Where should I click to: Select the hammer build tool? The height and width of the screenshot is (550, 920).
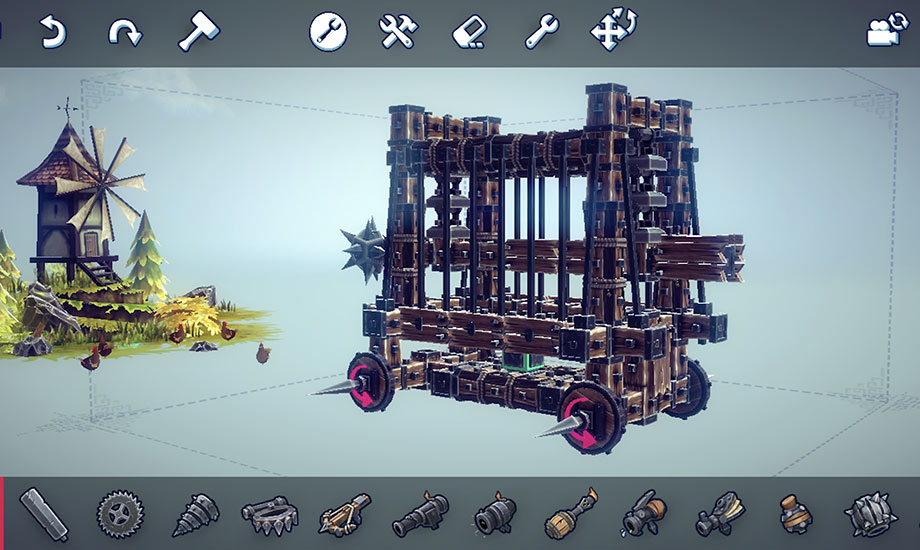[x=197, y=32]
